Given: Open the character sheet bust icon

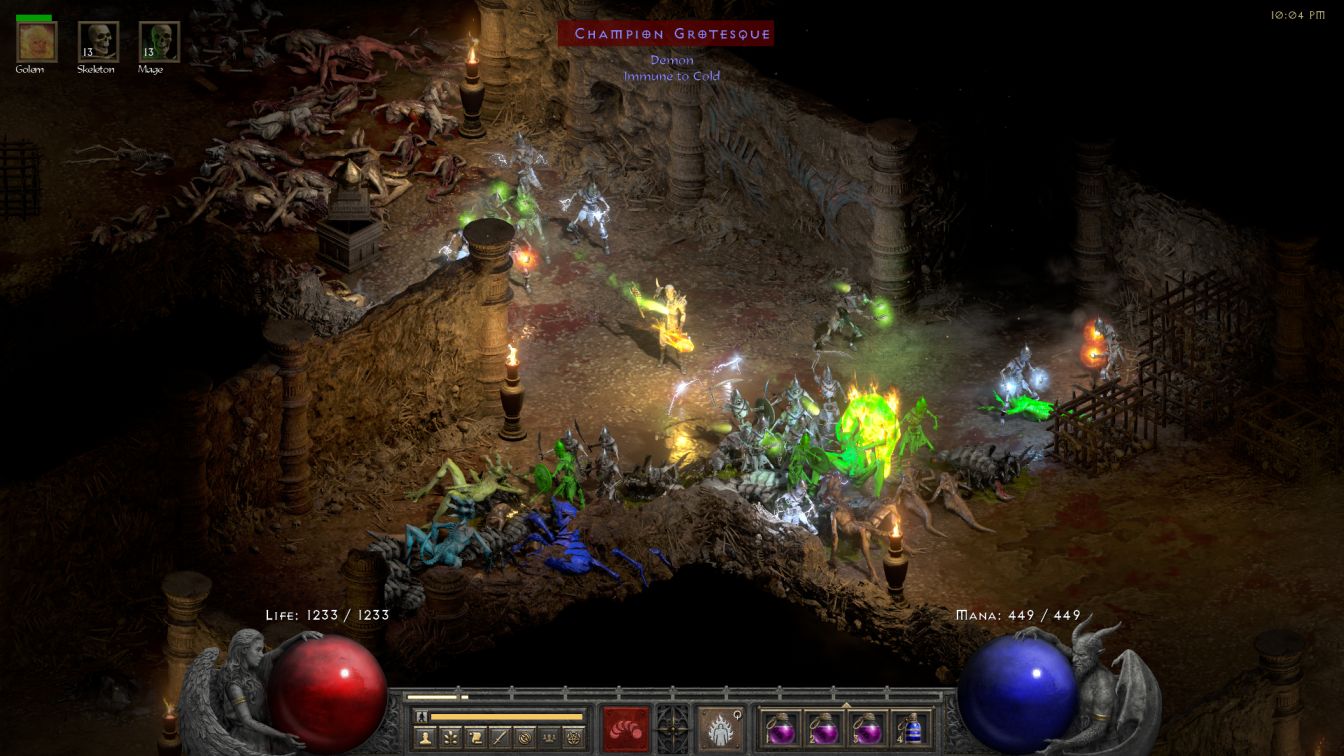Looking at the screenshot, I should coord(424,738).
